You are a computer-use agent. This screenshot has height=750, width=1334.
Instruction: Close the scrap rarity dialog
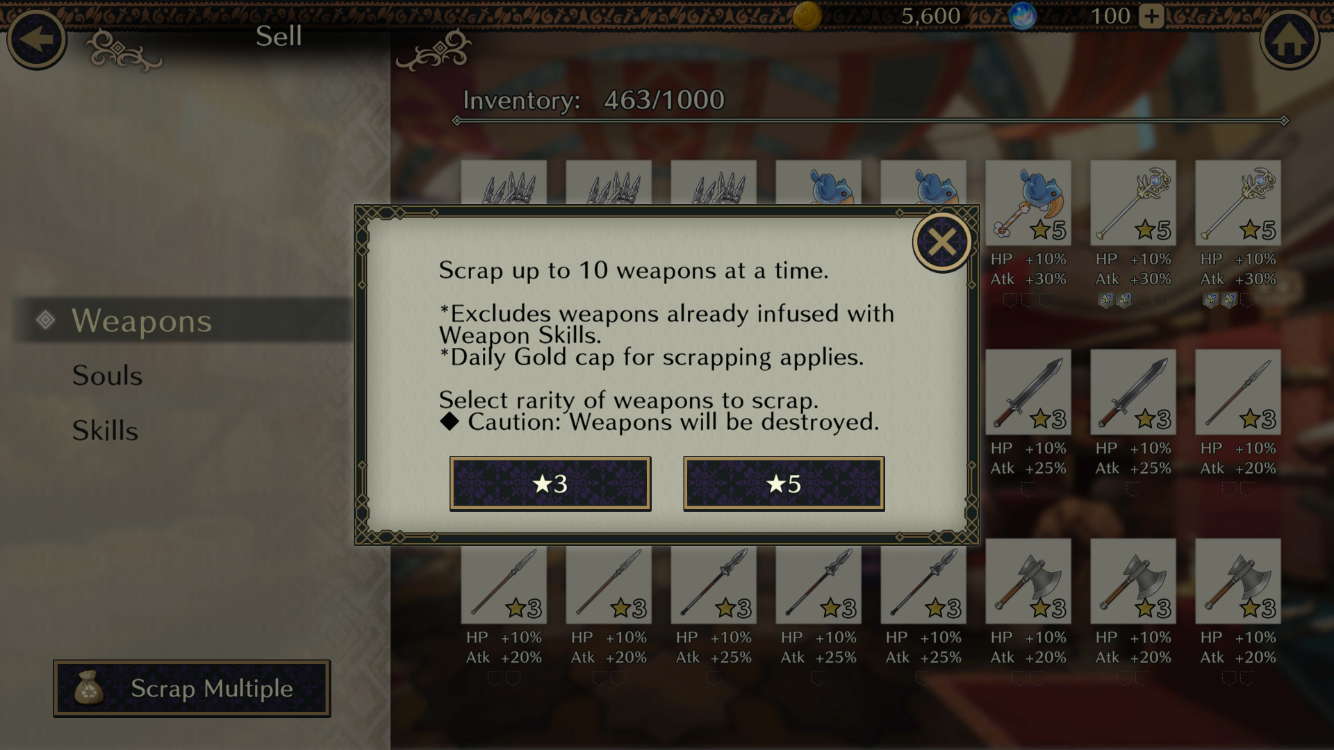pos(941,242)
